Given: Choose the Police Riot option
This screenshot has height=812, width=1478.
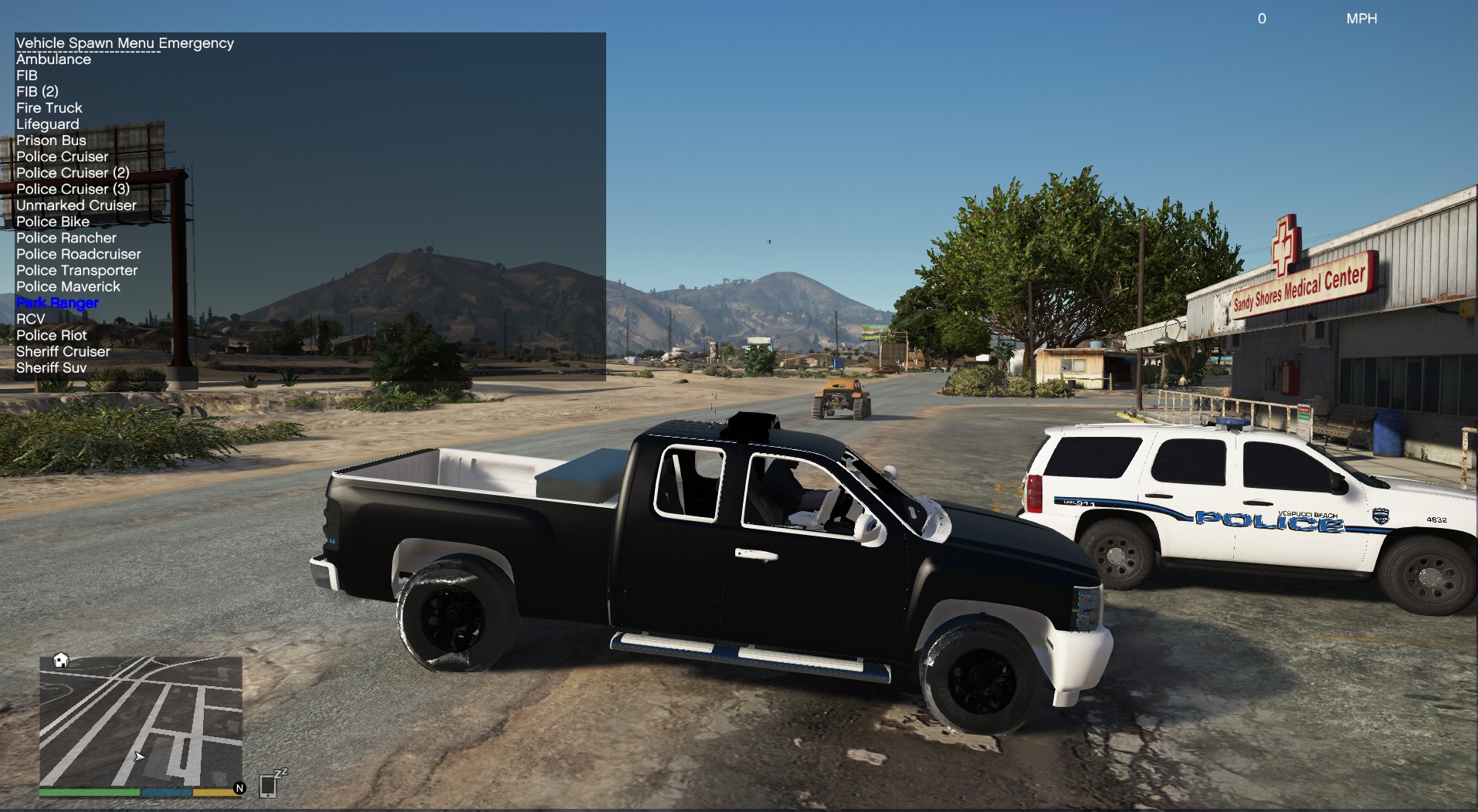Looking at the screenshot, I should [52, 335].
